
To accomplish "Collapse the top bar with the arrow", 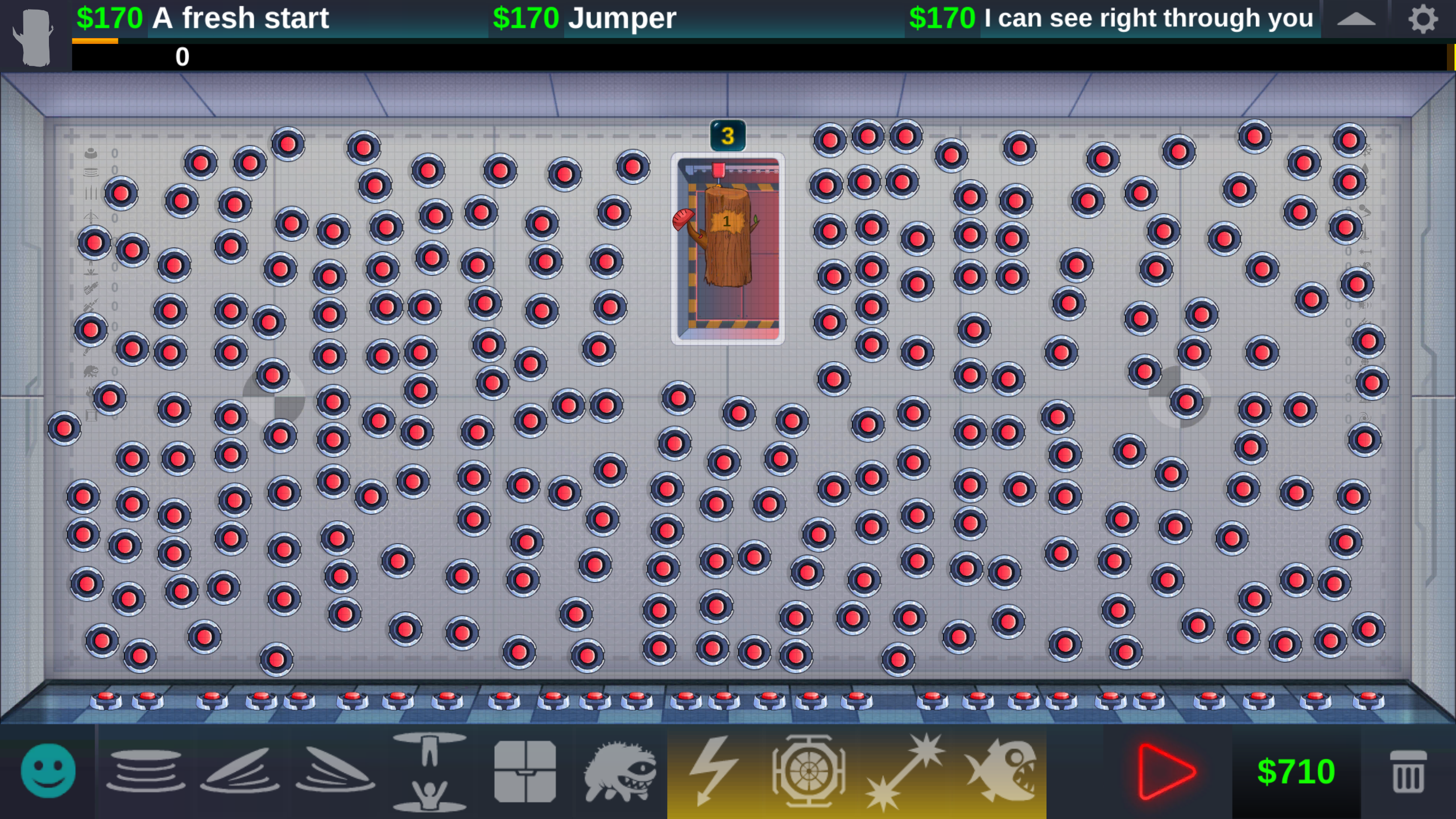I will (x=1357, y=18).
